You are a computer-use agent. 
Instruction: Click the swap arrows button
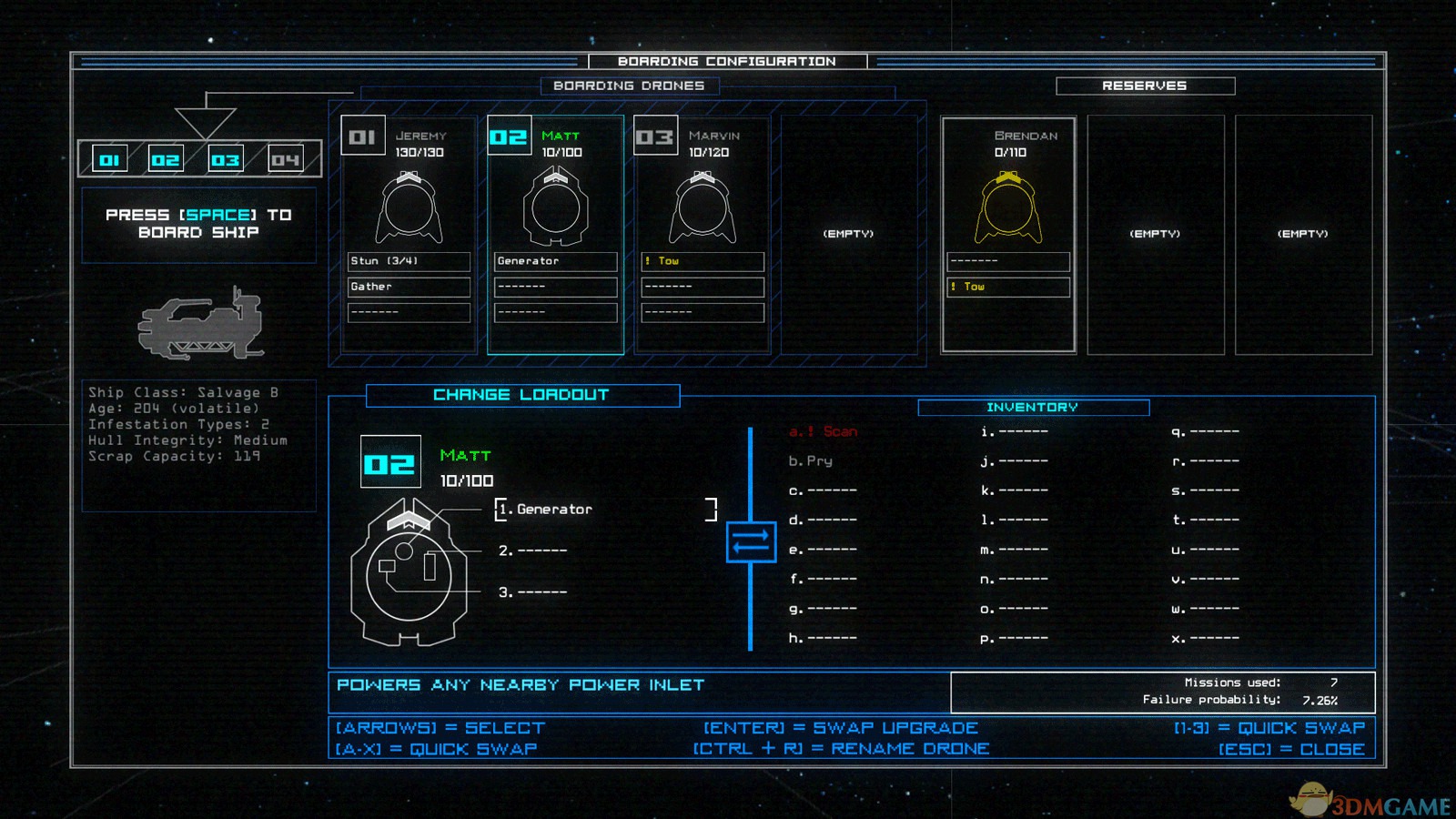point(751,542)
